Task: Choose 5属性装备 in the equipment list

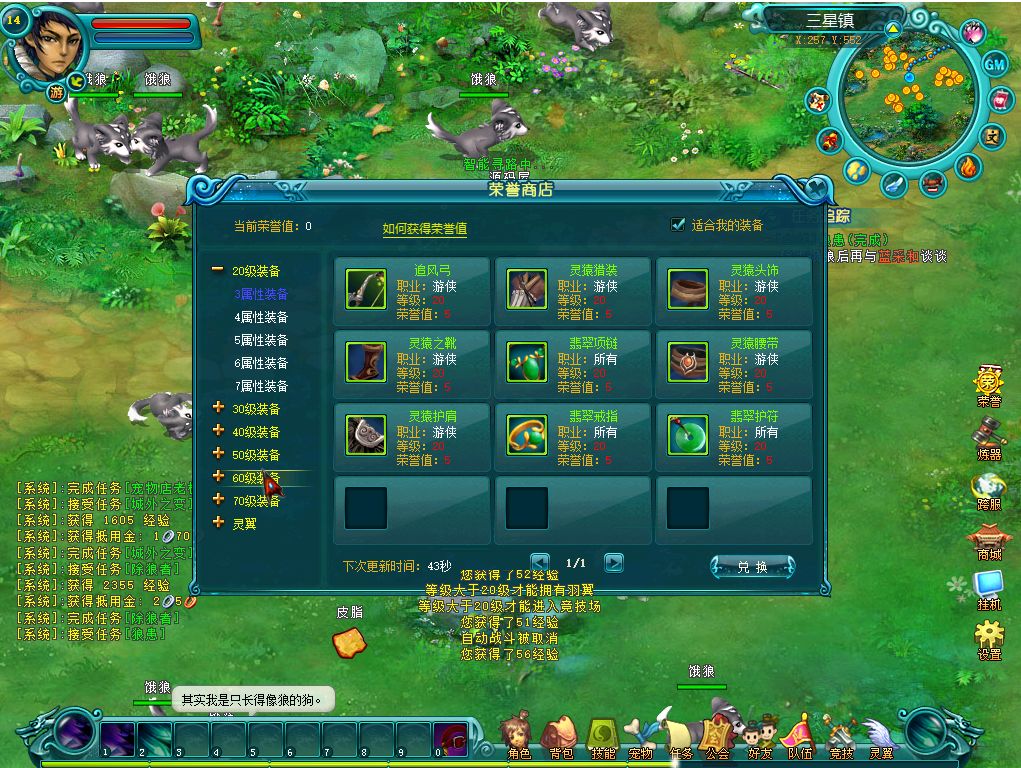Action: 261,340
